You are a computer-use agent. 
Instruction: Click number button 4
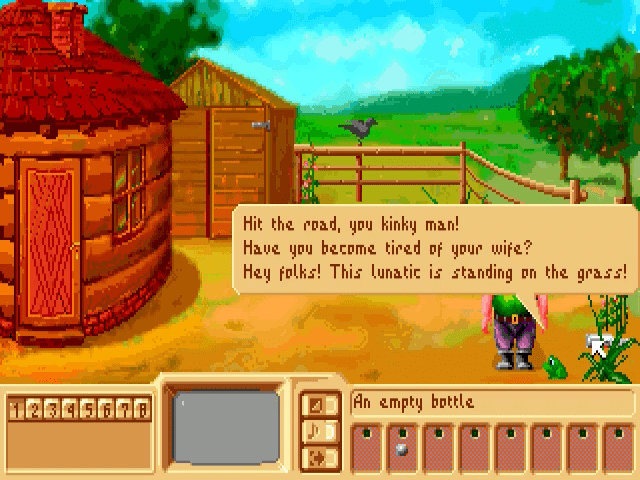pos(71,409)
